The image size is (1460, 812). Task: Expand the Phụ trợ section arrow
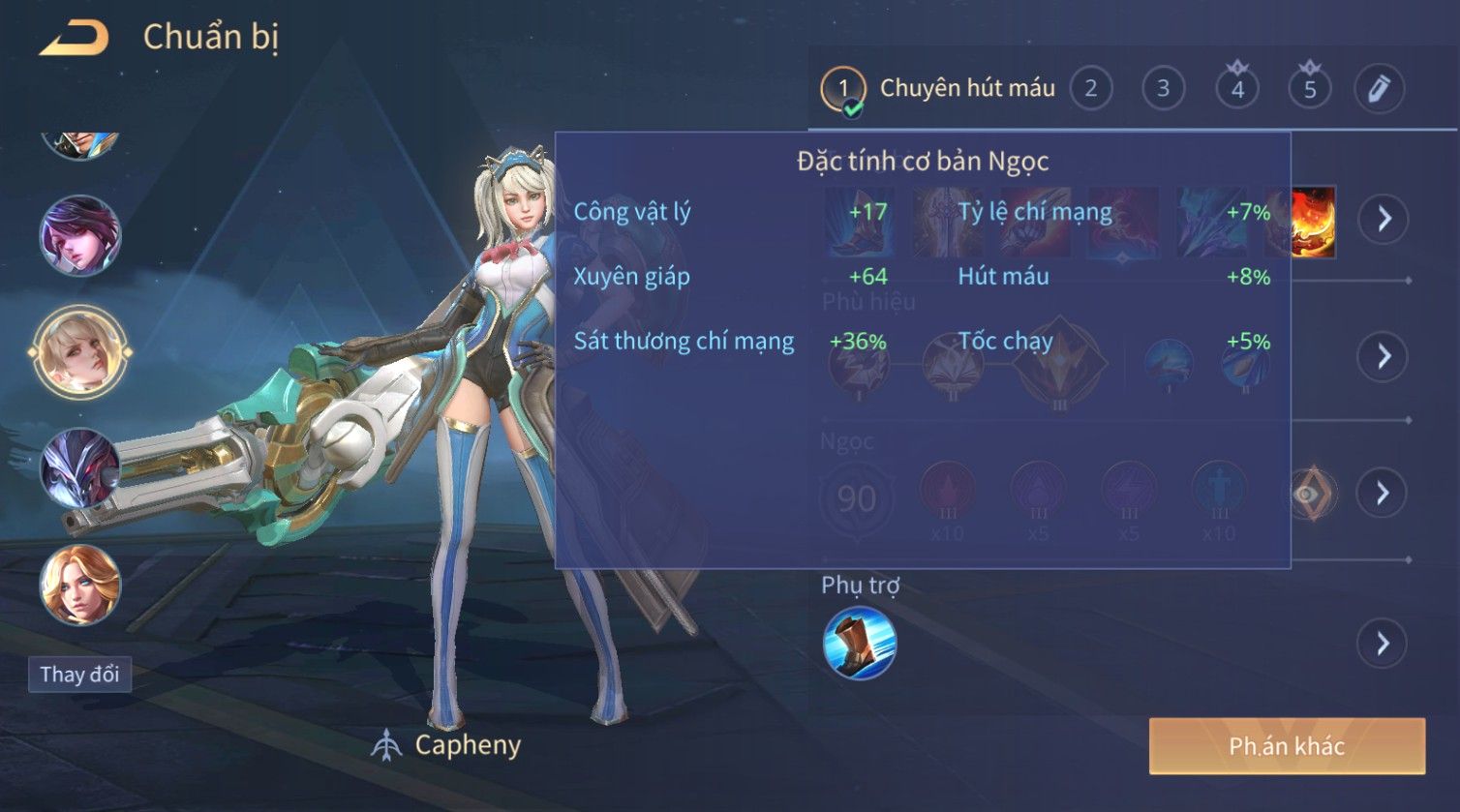click(x=1384, y=644)
